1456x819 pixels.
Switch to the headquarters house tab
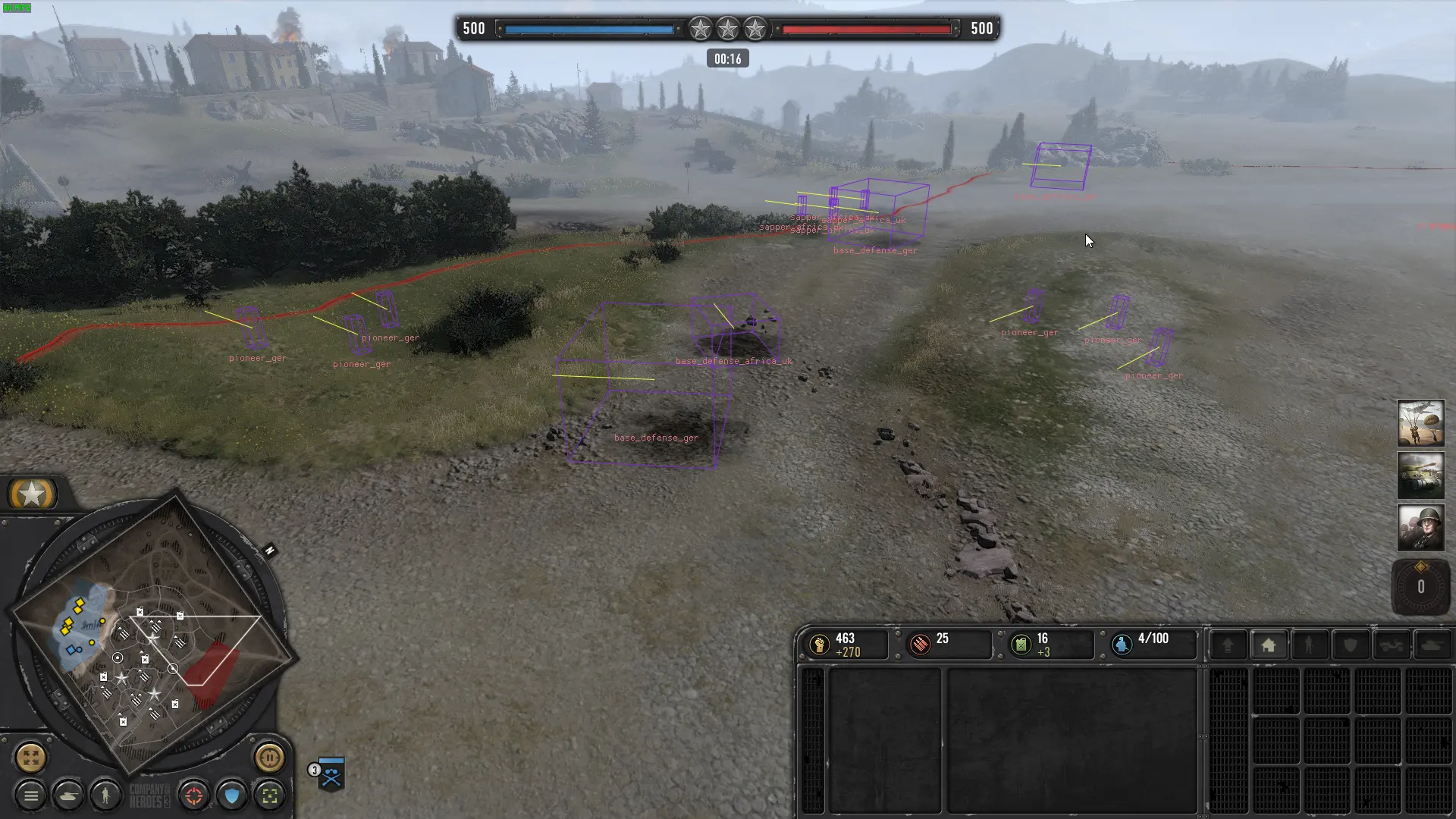coord(1268,645)
